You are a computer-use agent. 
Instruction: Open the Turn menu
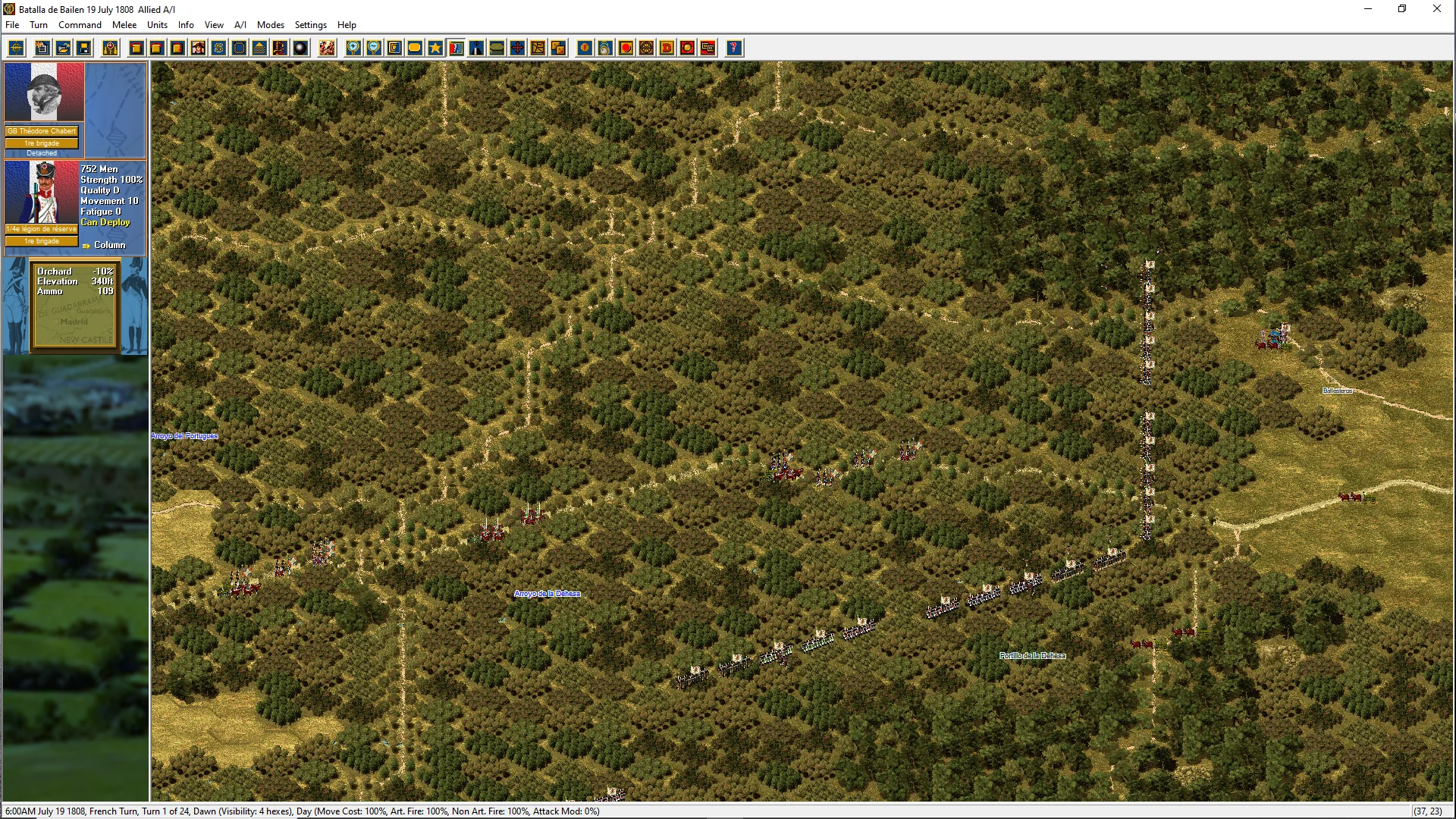pyautogui.click(x=39, y=25)
